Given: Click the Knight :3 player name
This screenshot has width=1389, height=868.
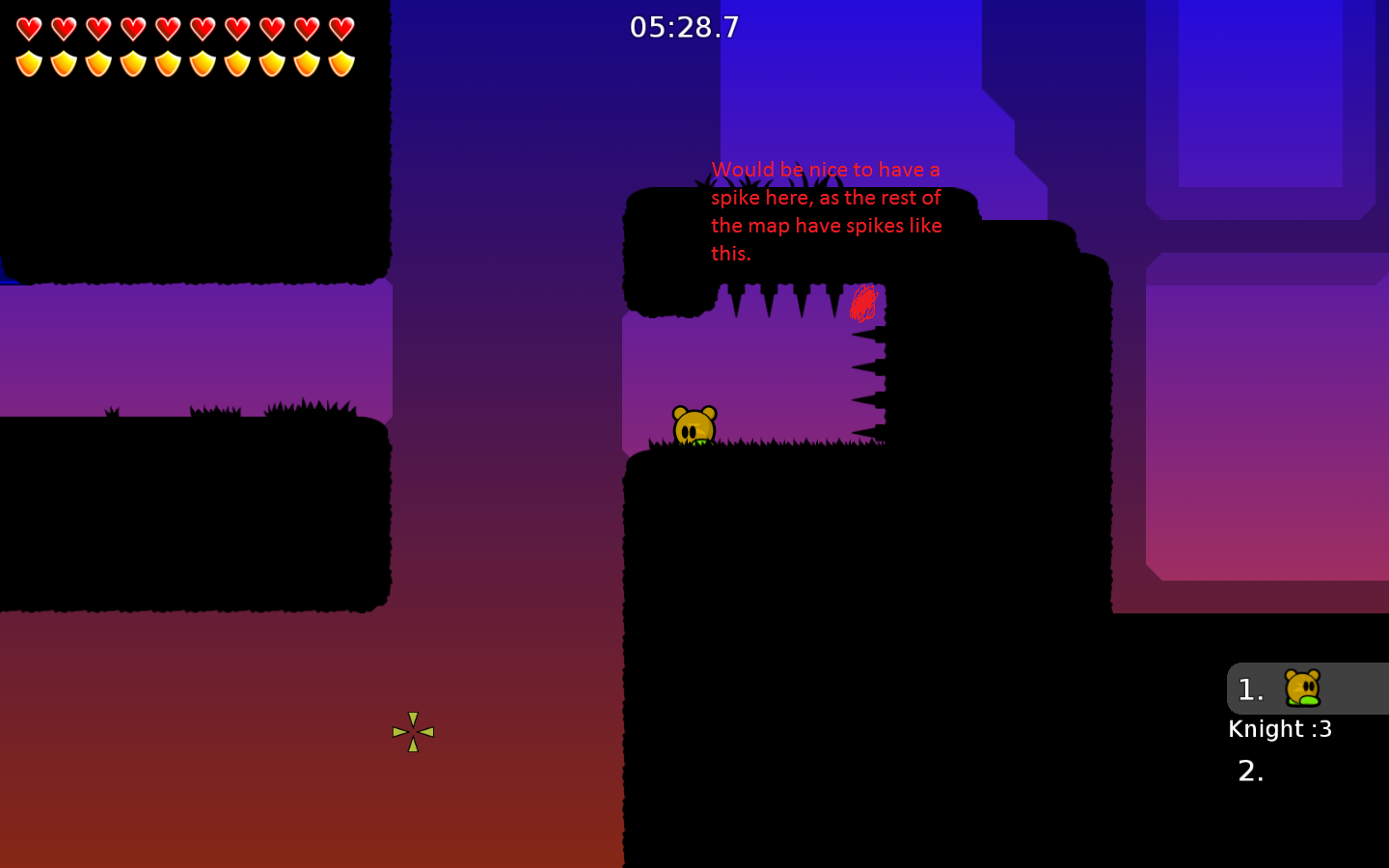Looking at the screenshot, I should coord(1280,729).
